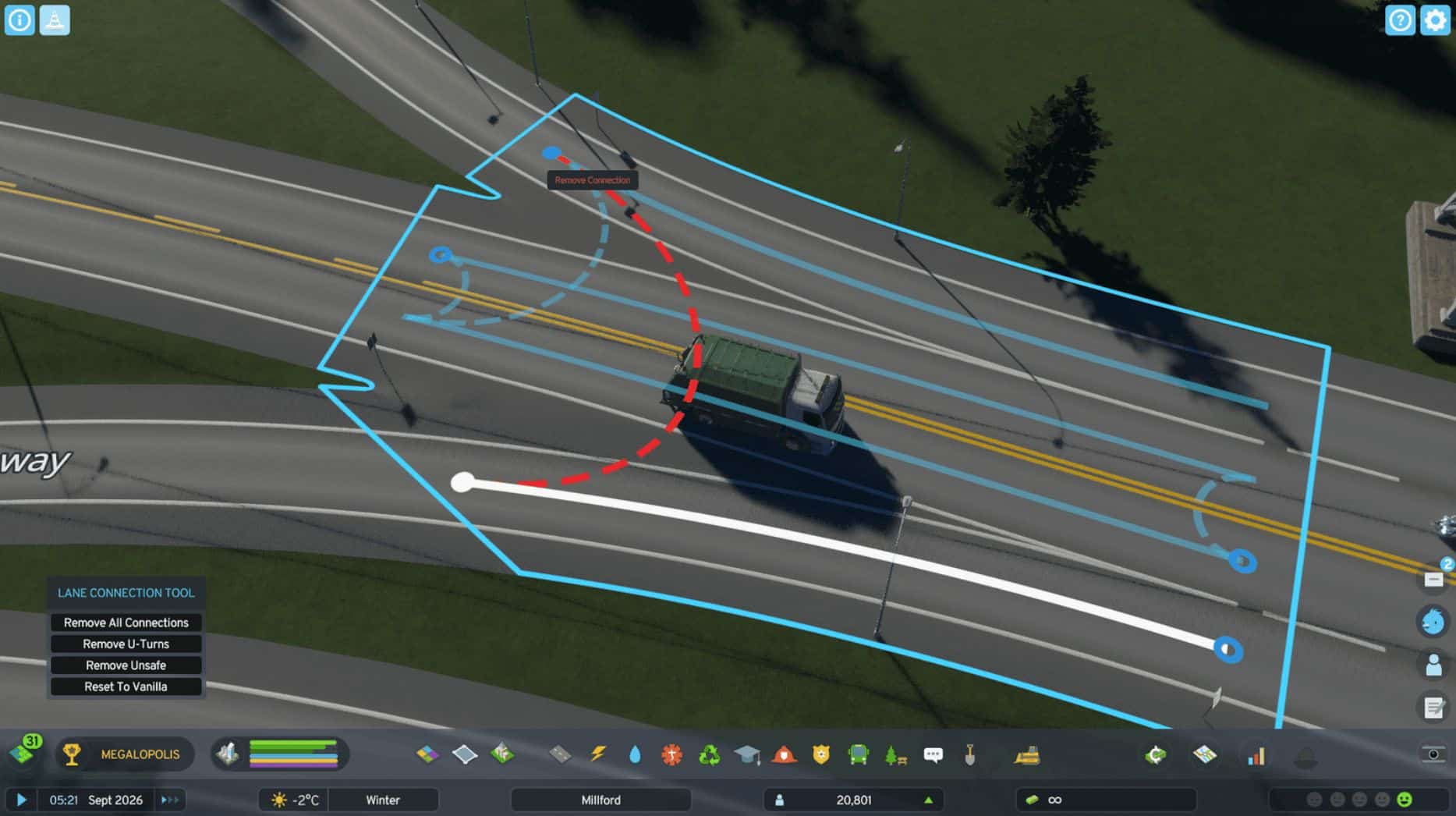
Task: Open the help question mark button
Action: pyautogui.click(x=1399, y=20)
